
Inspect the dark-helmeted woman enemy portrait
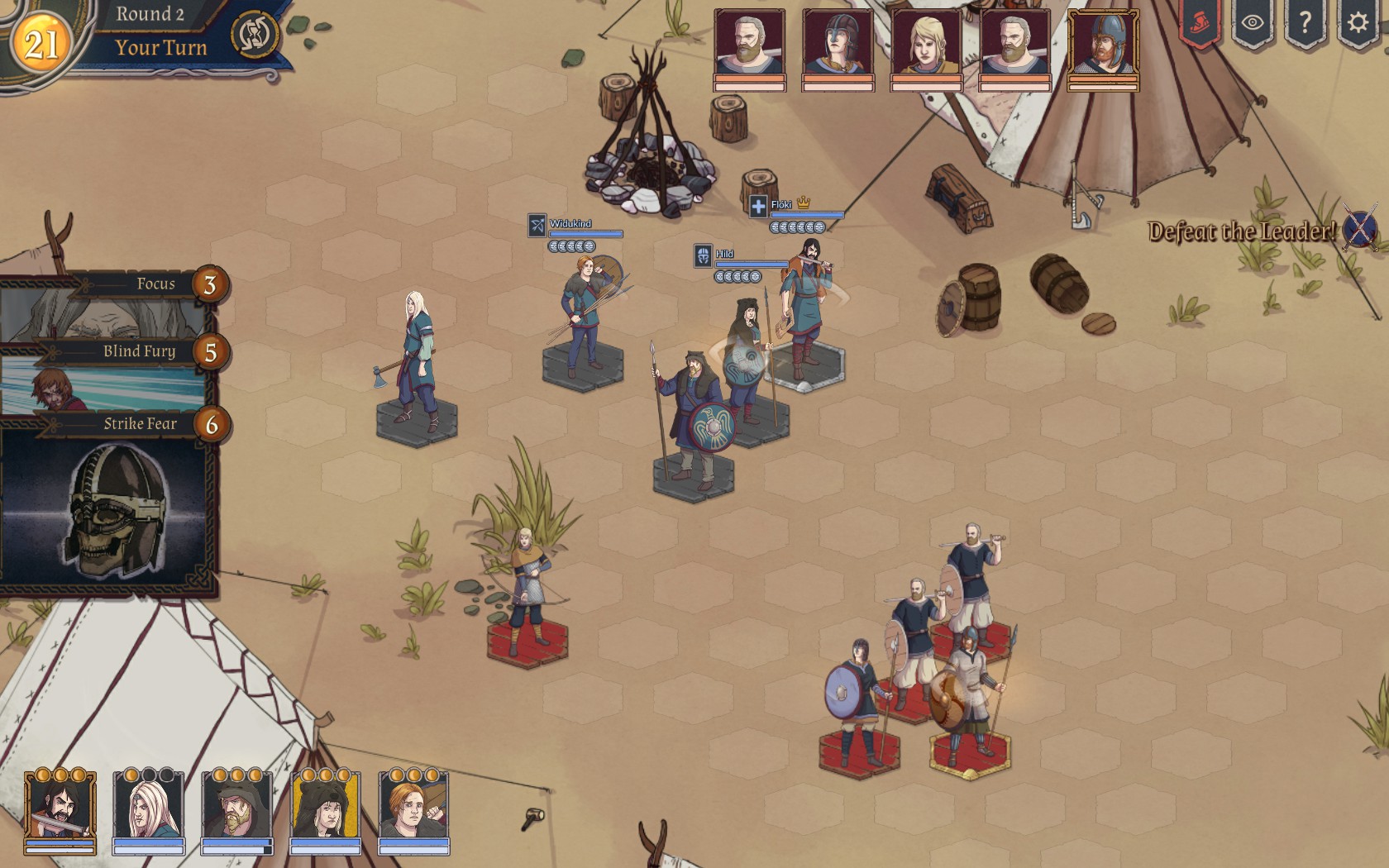[x=838, y=45]
